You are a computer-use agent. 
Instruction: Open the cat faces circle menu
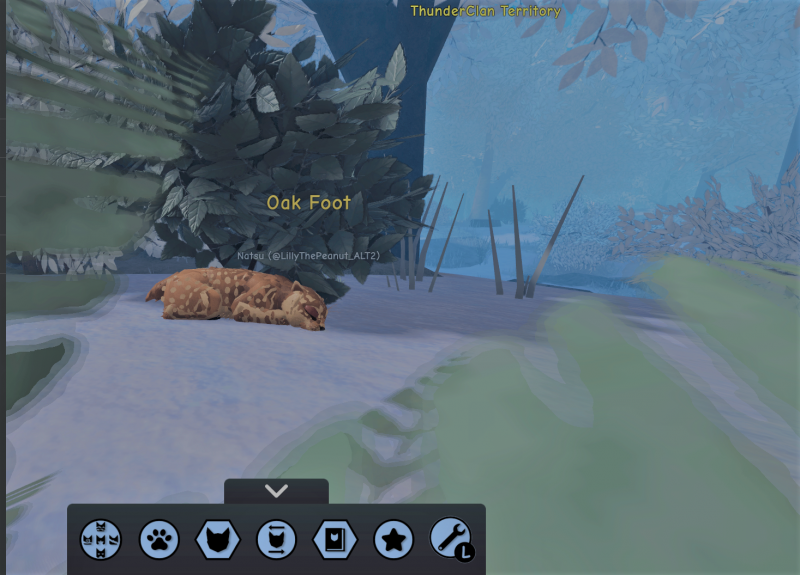coord(100,540)
